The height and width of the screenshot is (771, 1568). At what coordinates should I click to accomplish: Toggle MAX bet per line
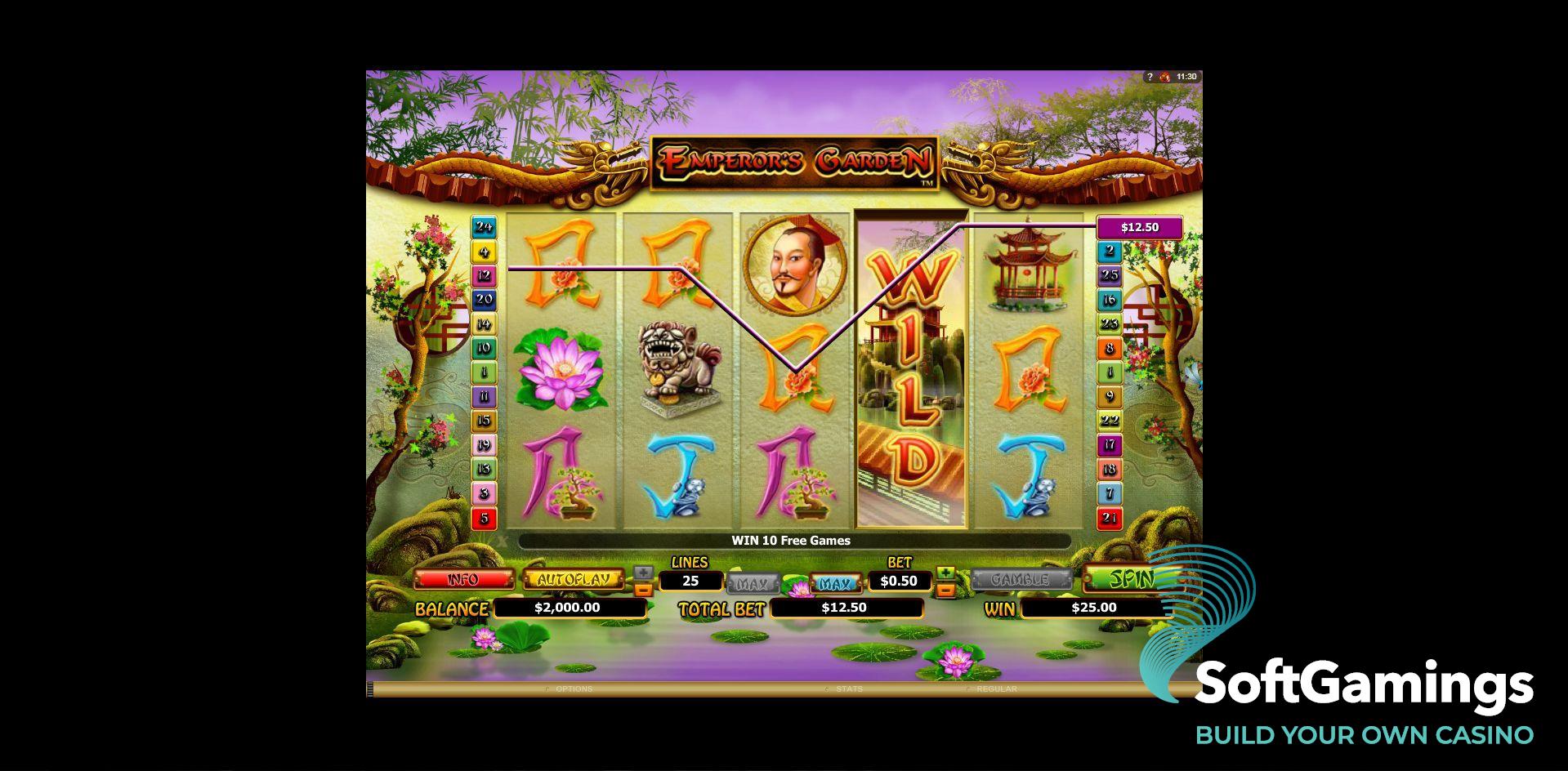(x=835, y=582)
